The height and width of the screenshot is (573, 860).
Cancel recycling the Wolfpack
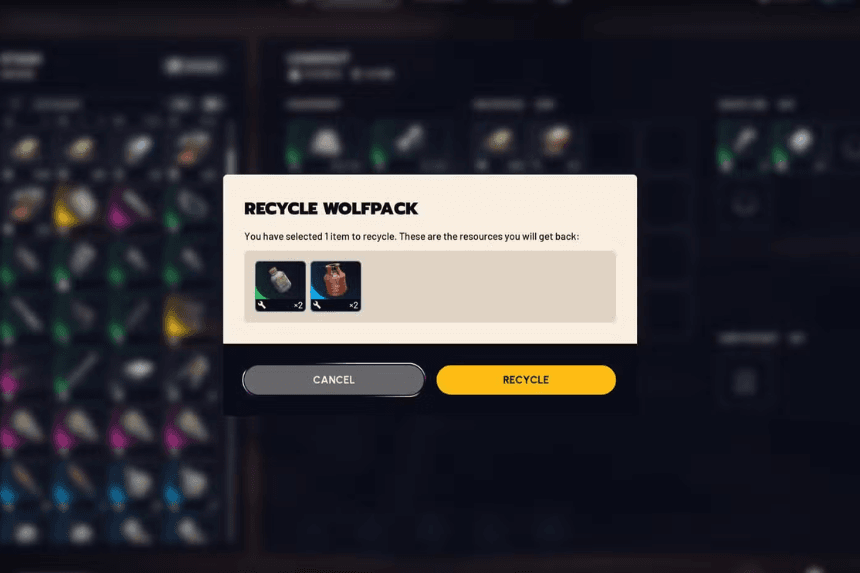tap(333, 380)
